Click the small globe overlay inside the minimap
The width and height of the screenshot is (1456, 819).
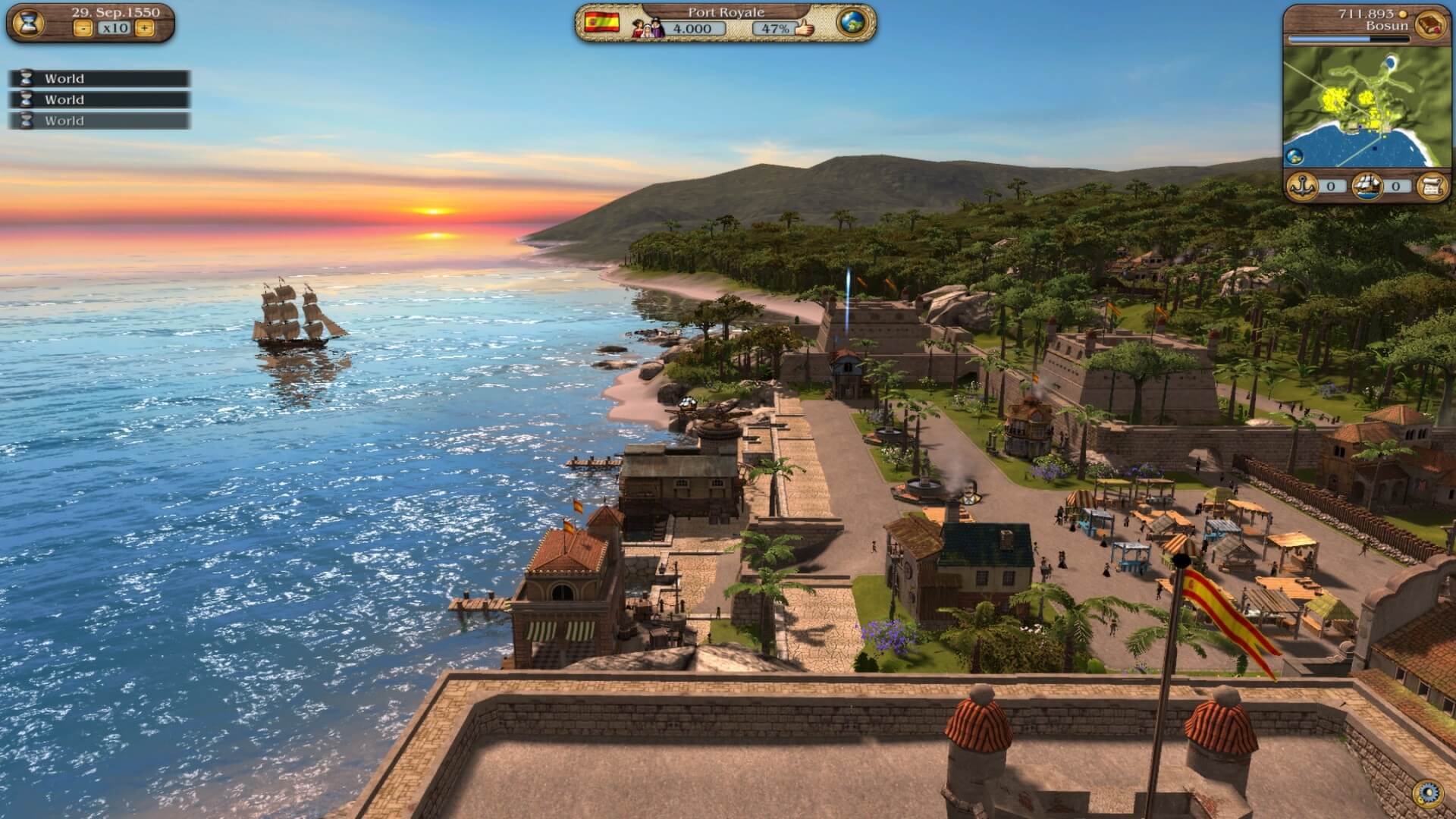[x=1295, y=155]
